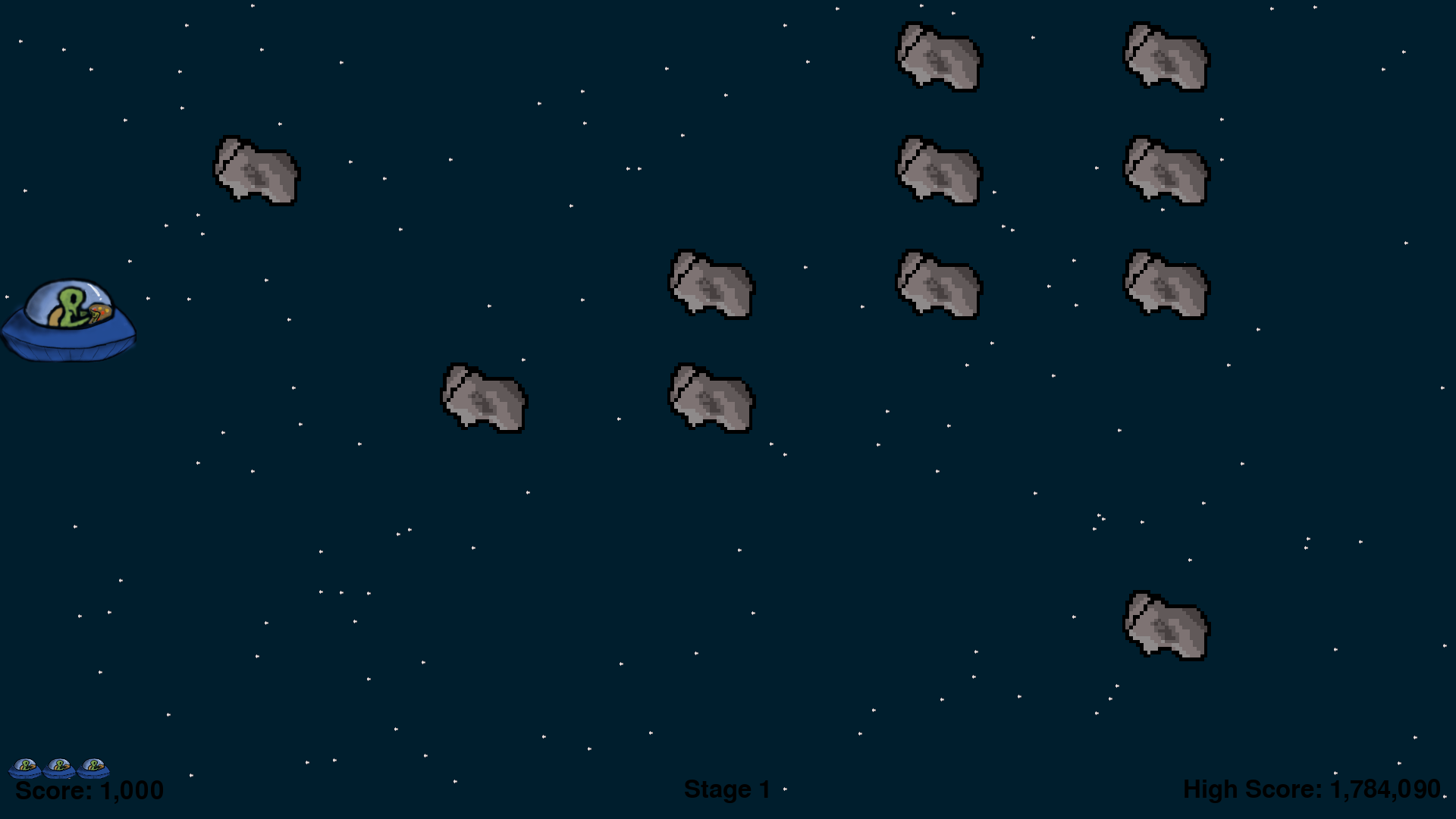Click the second life UFO icon
Viewport: 1456px width, 819px height.
click(x=59, y=768)
